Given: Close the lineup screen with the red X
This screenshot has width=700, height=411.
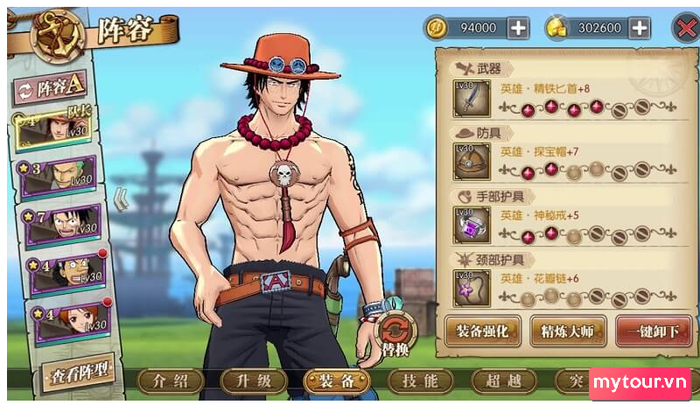Looking at the screenshot, I should [x=682, y=27].
